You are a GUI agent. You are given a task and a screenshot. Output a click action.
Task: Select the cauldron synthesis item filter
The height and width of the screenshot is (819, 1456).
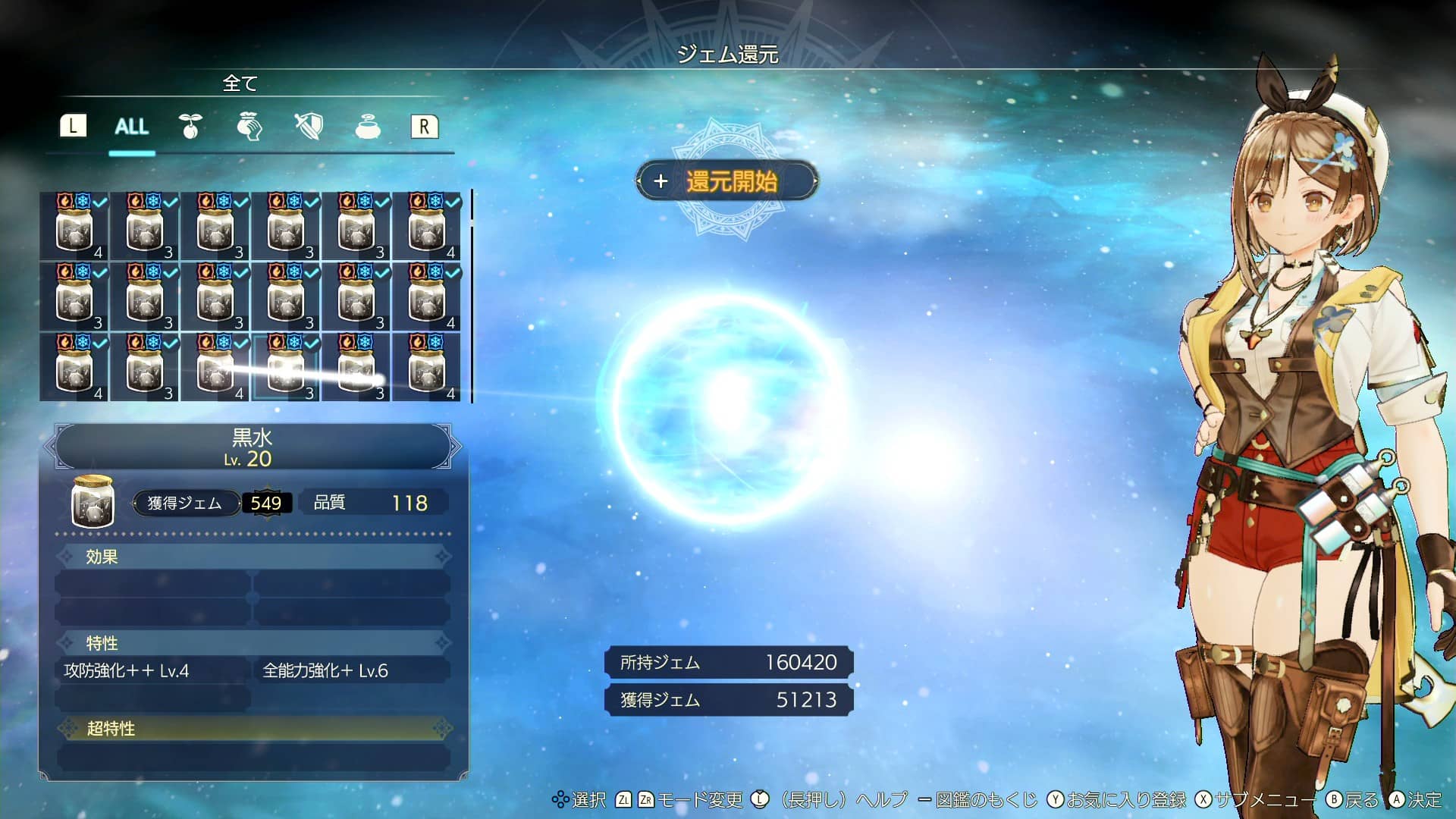366,127
